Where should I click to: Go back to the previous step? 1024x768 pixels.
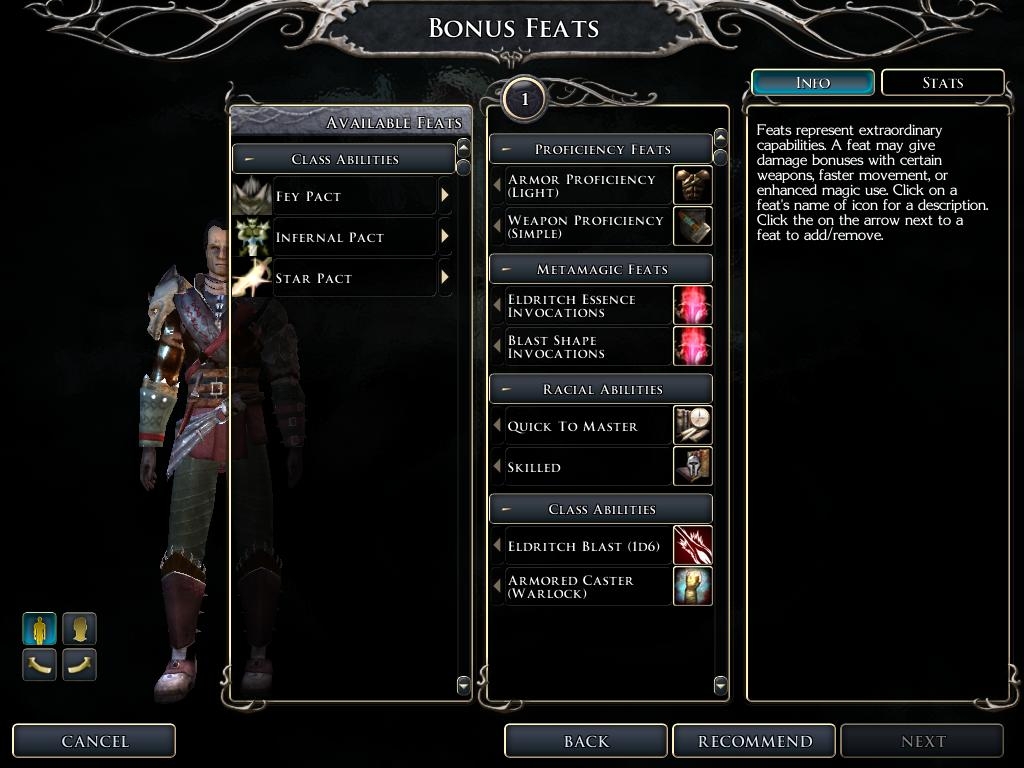586,741
